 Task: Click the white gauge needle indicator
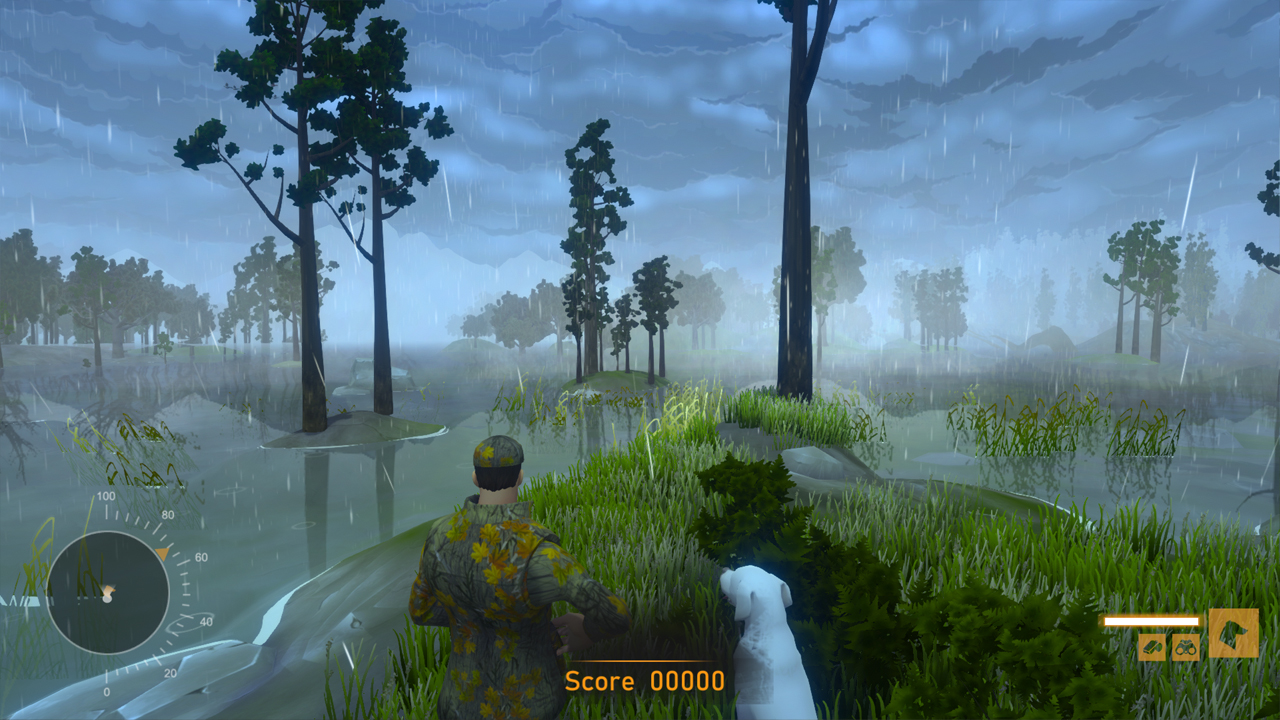(x=108, y=598)
